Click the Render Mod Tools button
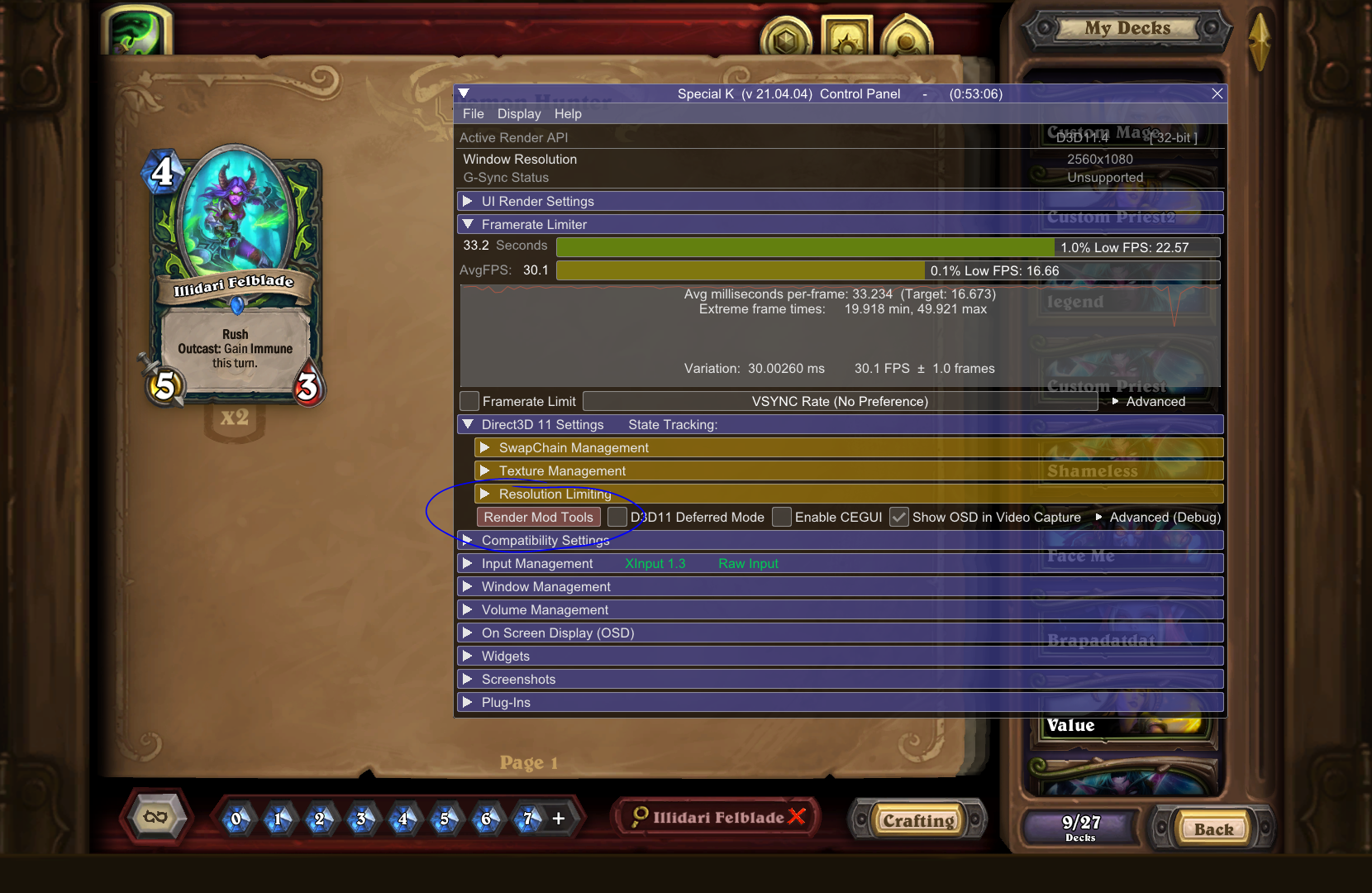The image size is (1372, 893). click(x=538, y=517)
